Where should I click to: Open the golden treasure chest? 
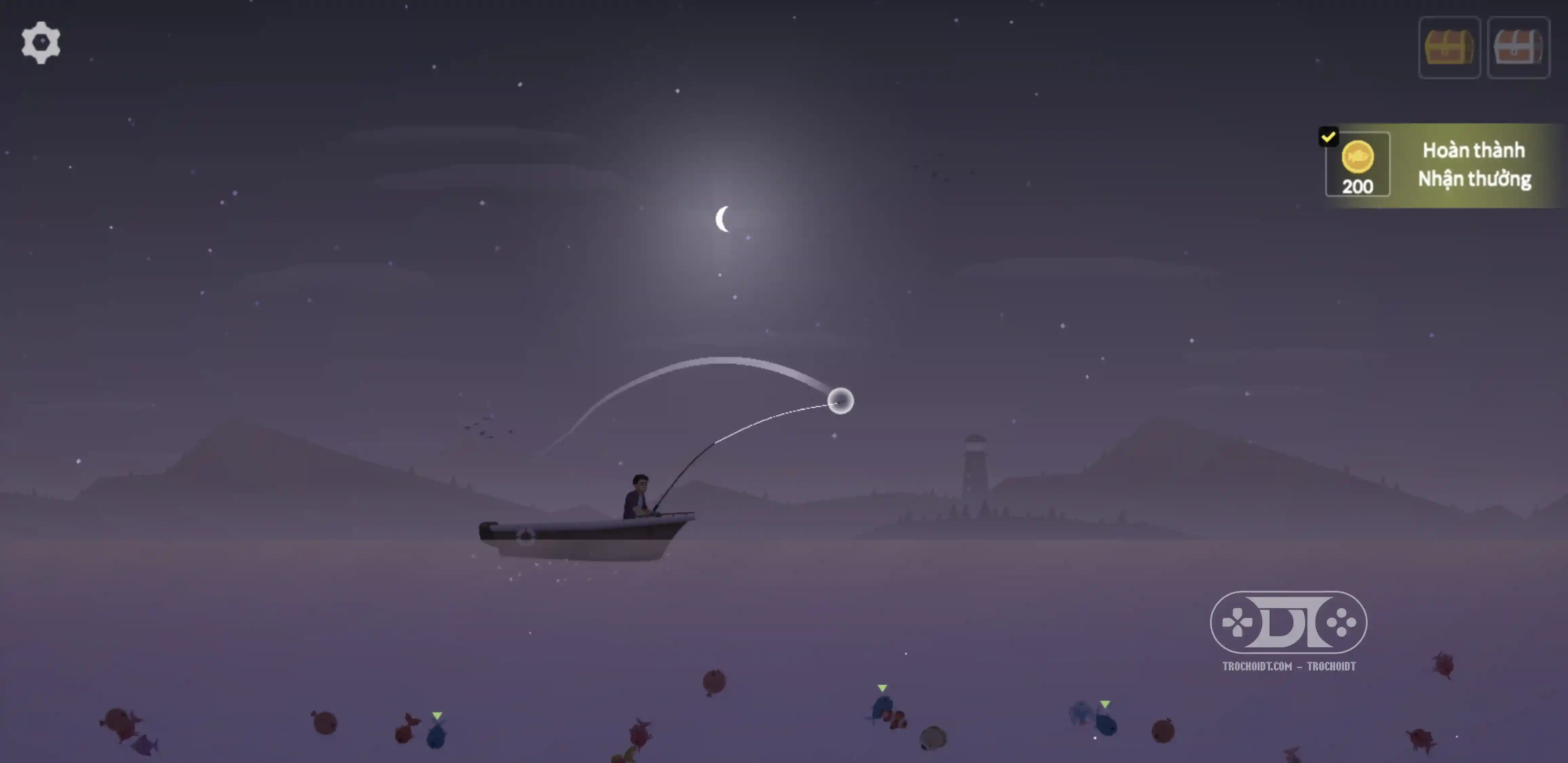(1449, 47)
